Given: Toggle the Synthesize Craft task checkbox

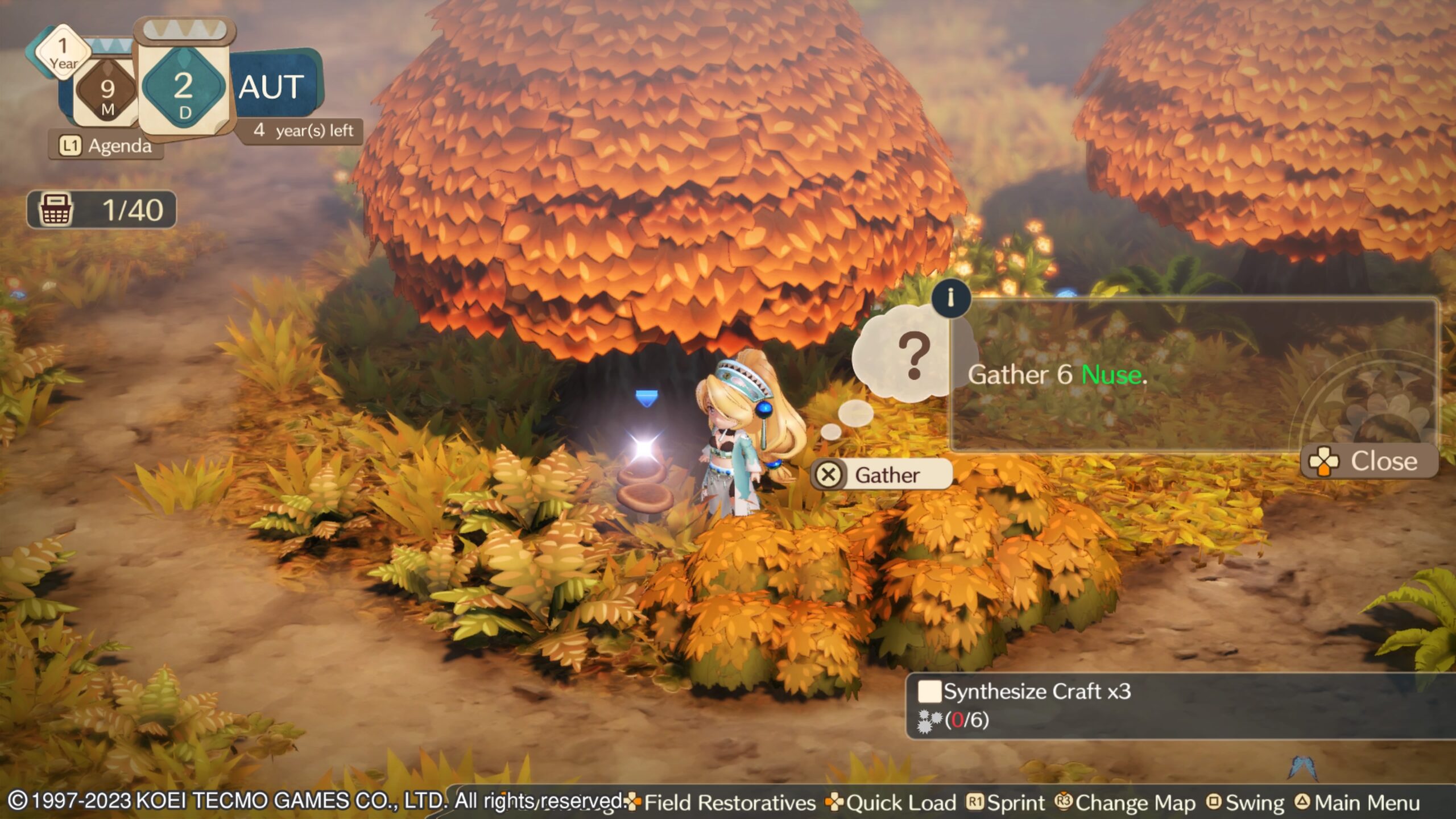Looking at the screenshot, I should pos(929,692).
